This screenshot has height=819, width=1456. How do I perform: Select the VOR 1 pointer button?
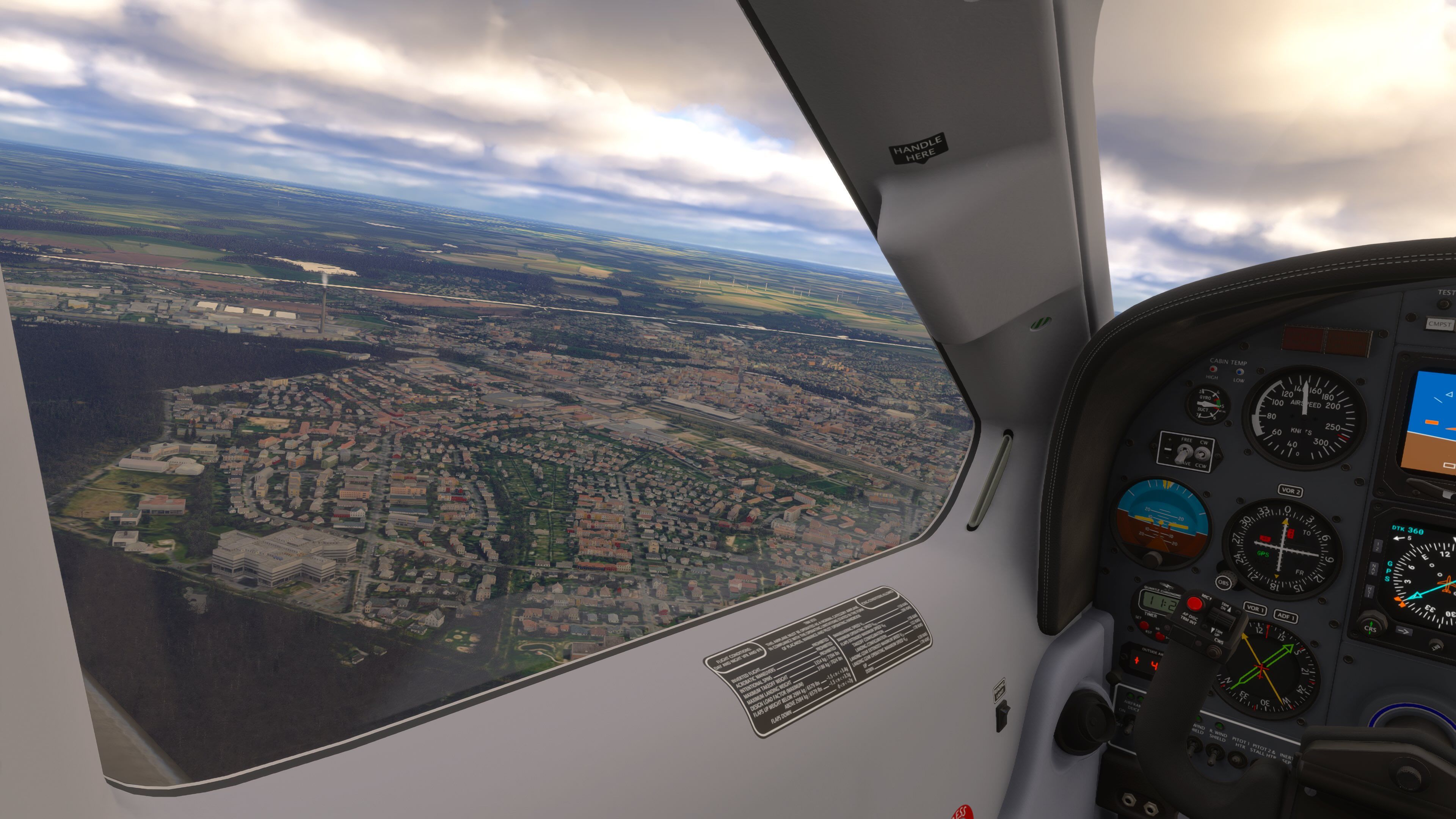tap(1255, 608)
